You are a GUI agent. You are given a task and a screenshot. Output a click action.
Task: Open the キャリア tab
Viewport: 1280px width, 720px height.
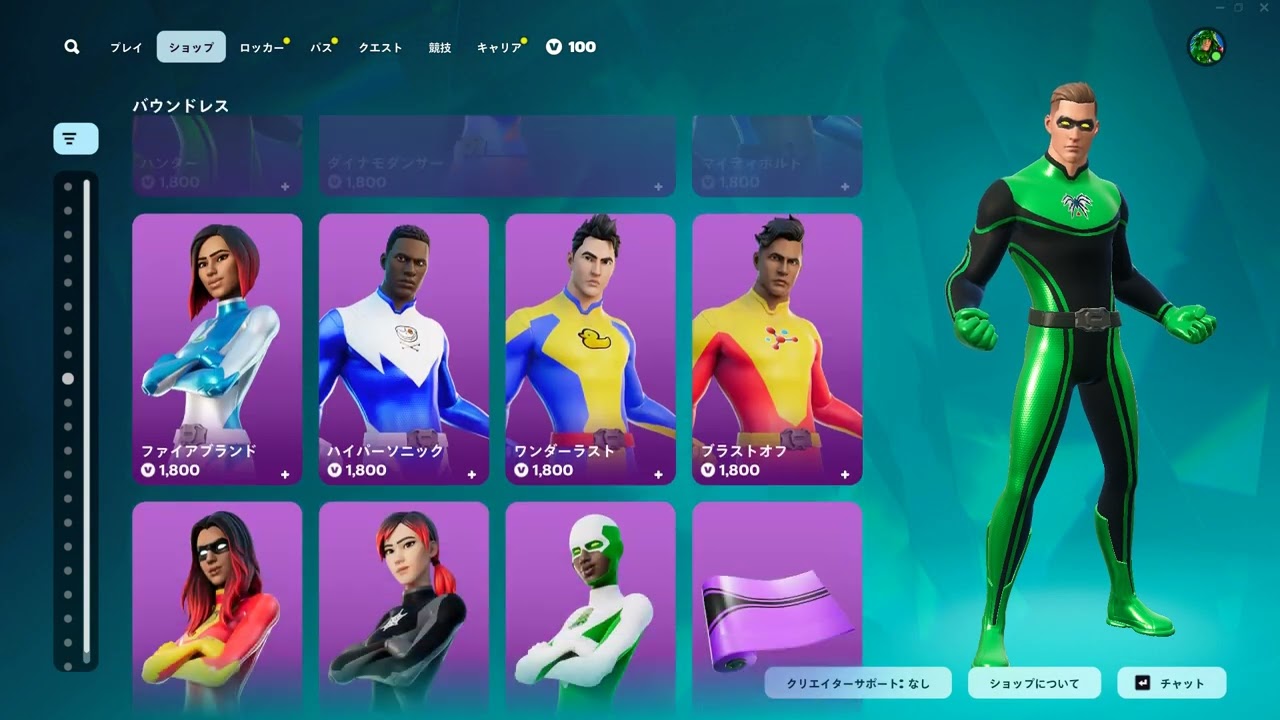pyautogui.click(x=499, y=47)
